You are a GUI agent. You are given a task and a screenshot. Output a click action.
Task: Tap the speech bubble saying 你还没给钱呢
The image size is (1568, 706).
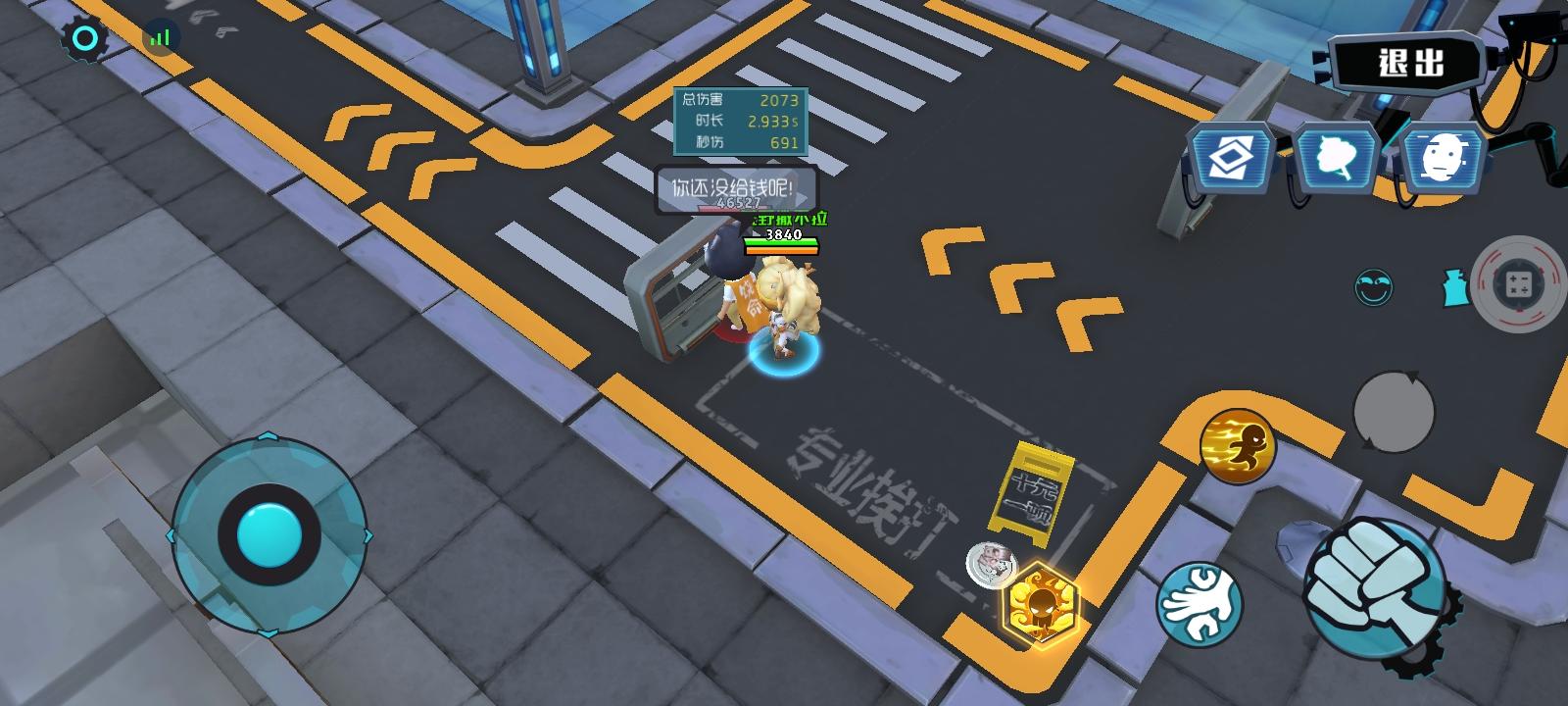point(731,186)
